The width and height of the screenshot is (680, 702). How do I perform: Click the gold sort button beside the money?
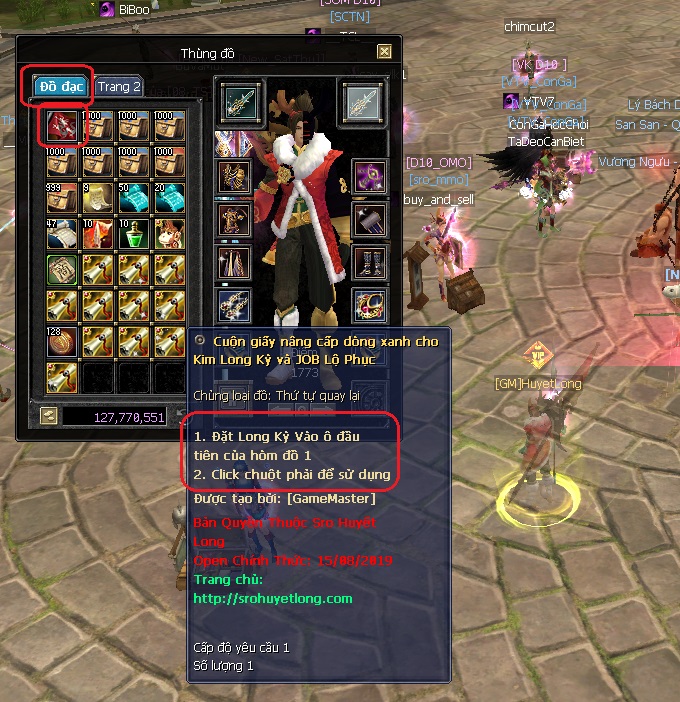[x=49, y=416]
